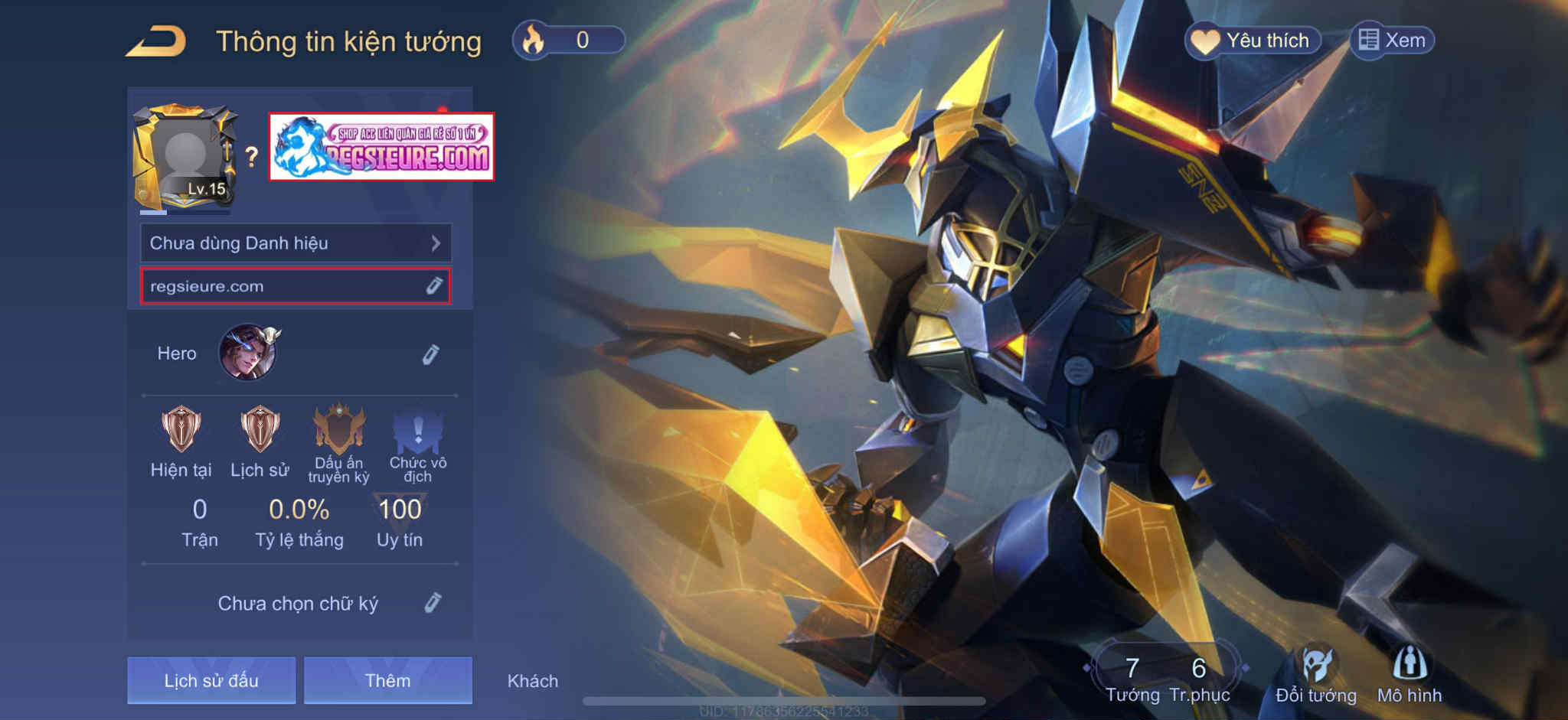Edit the Chưa chọn chữ ký signature
The width and height of the screenshot is (1568, 720).
[x=432, y=603]
